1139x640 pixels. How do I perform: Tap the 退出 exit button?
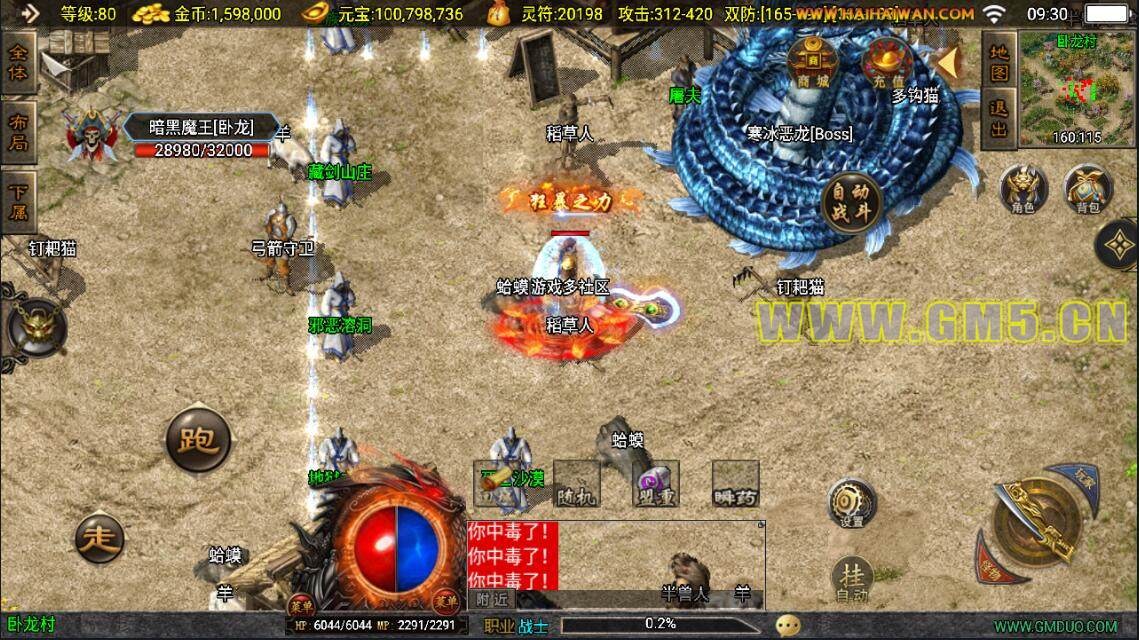(999, 117)
